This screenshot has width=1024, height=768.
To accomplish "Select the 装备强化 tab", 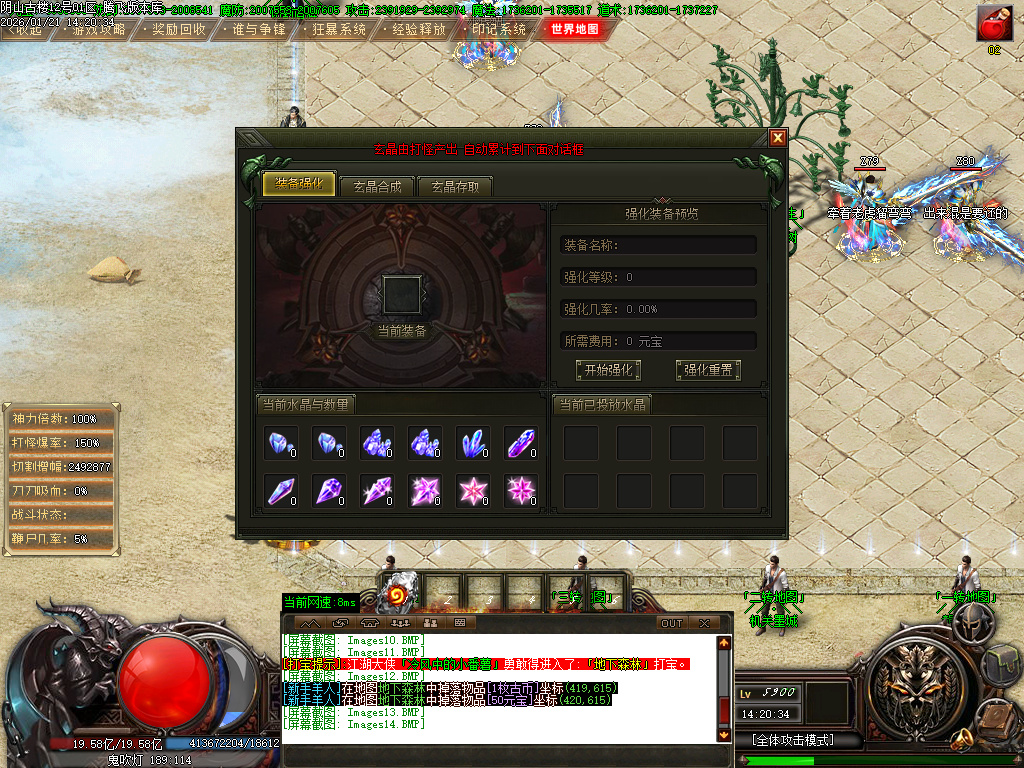I will pos(298,184).
